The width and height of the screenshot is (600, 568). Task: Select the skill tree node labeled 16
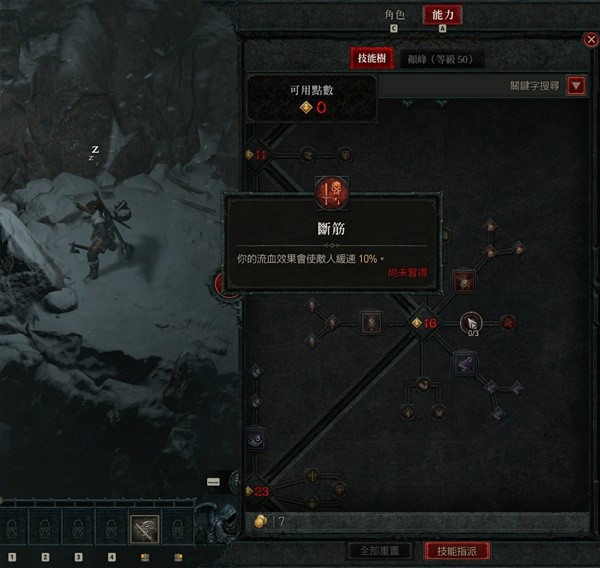point(425,322)
